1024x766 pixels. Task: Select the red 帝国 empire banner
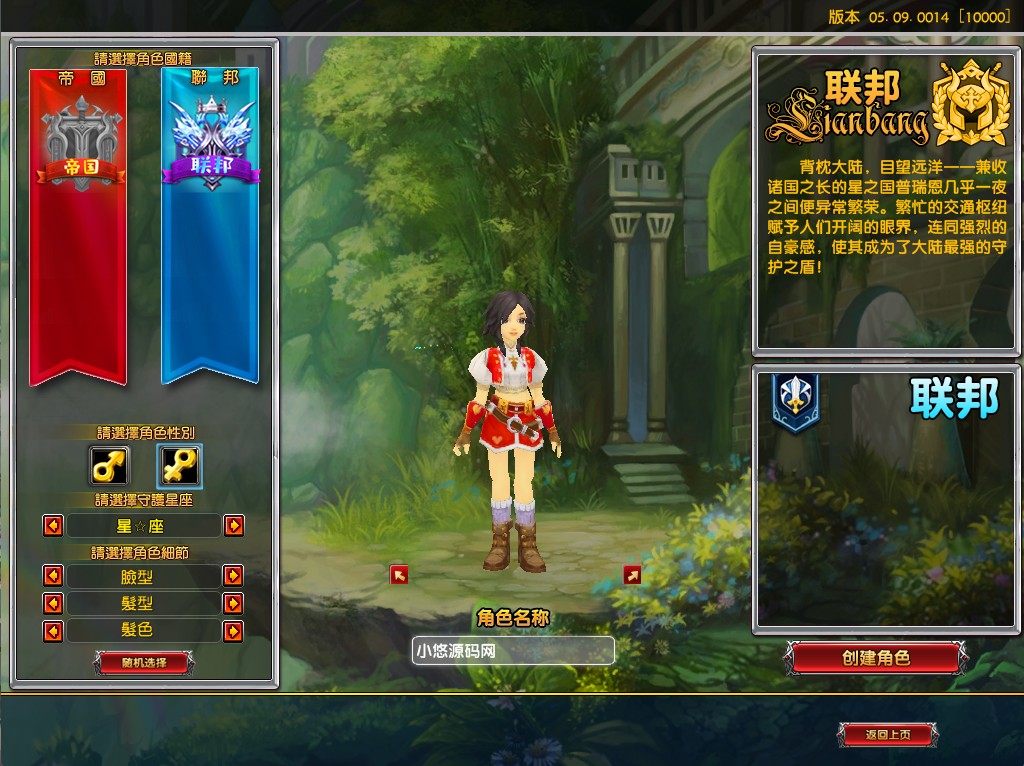pos(78,226)
